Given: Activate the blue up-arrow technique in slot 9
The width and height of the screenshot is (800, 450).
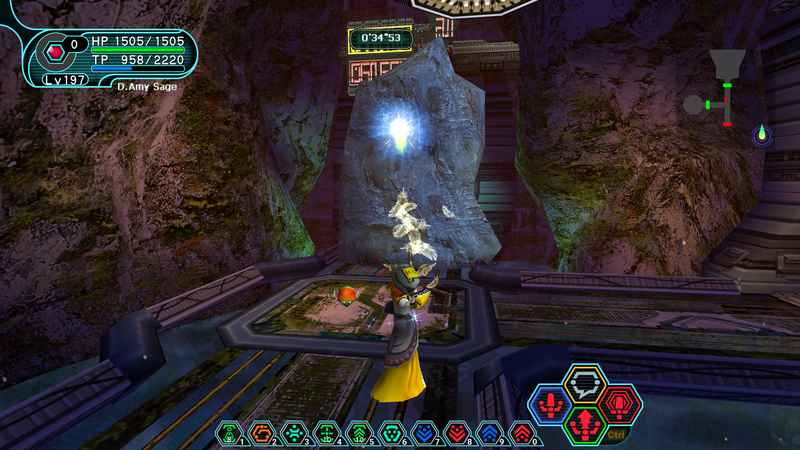Looking at the screenshot, I should [x=489, y=433].
